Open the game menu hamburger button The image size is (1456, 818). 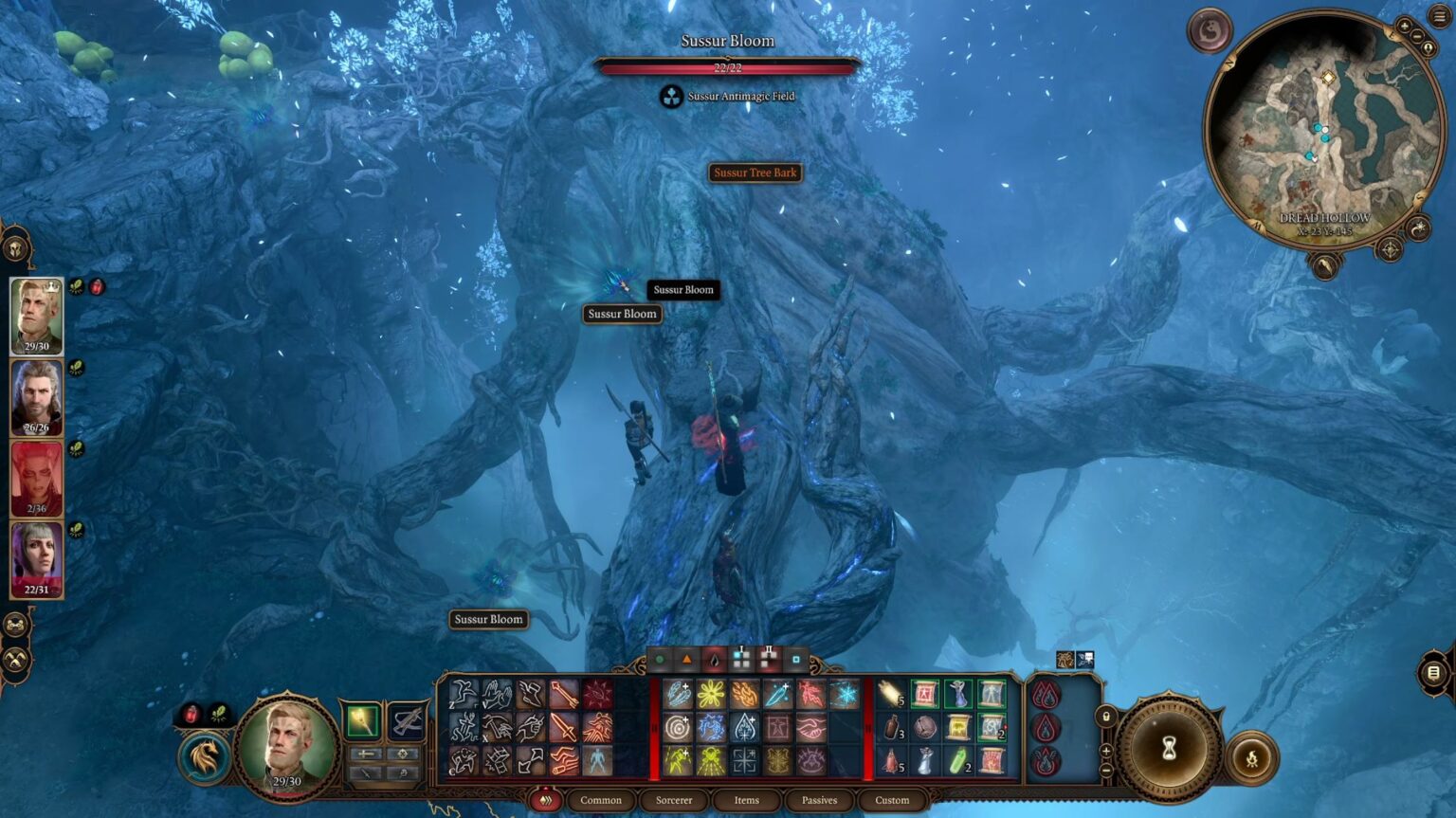(x=1439, y=16)
